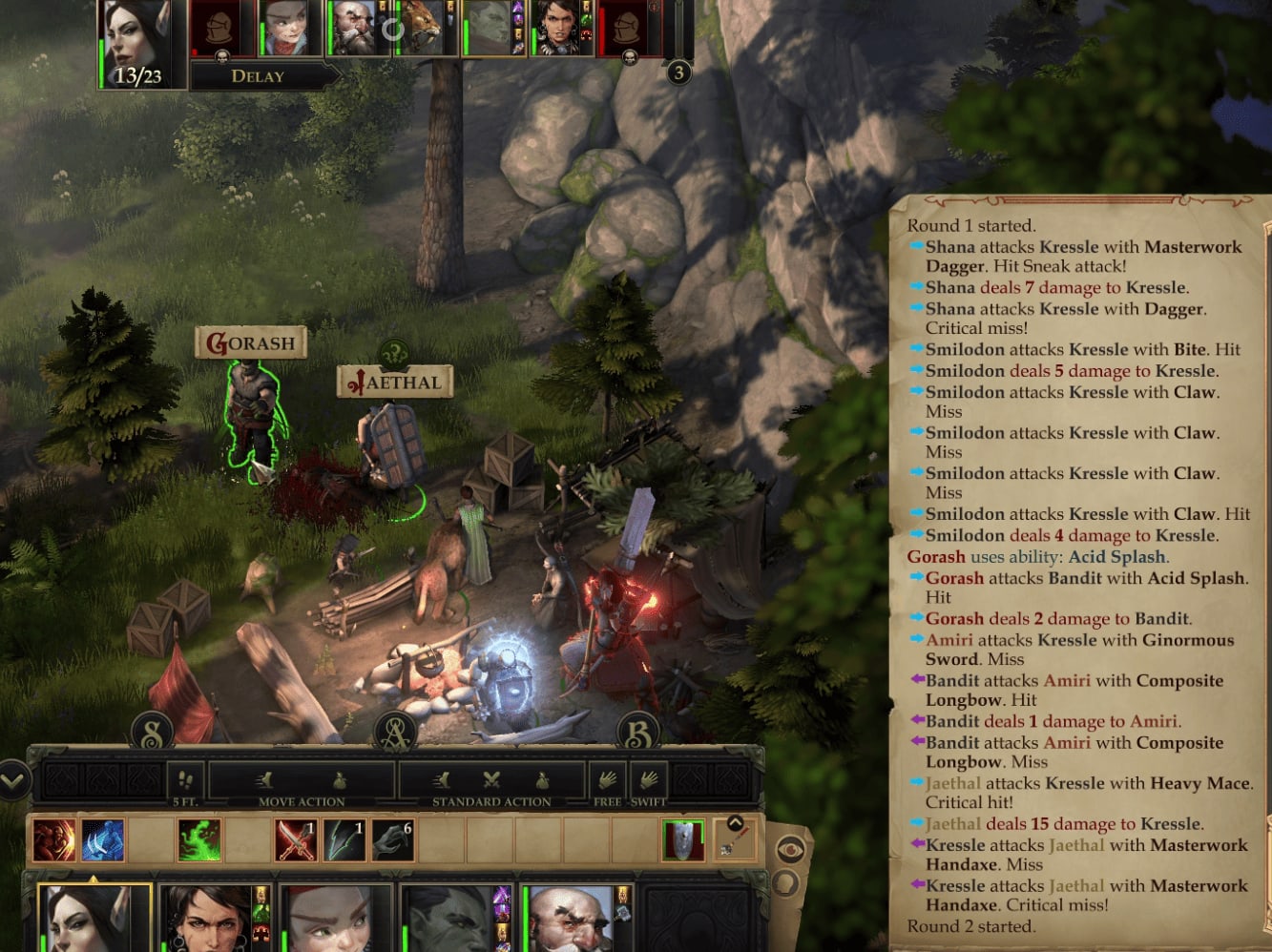Screen dimensions: 1272x952
Task: Activate the blue glowing figure ability
Action: pos(102,840)
